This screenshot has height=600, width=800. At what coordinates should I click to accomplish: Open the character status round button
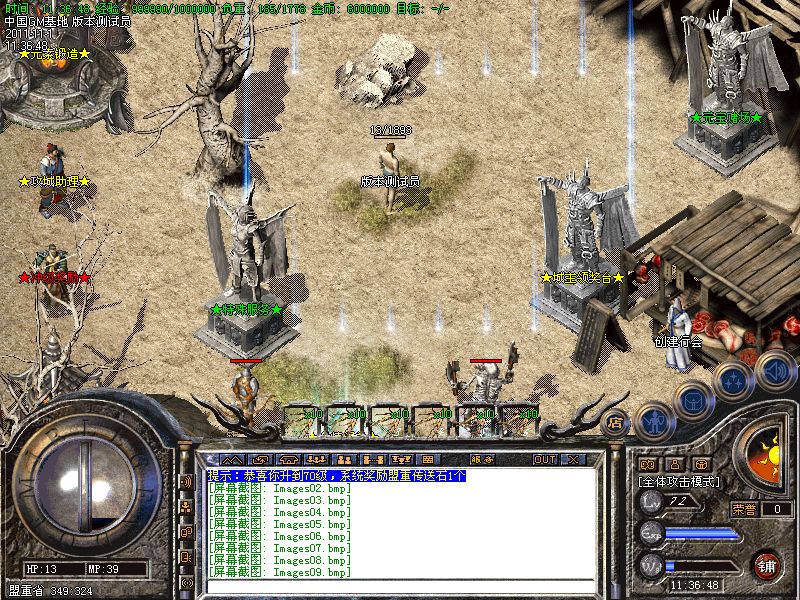(x=655, y=422)
